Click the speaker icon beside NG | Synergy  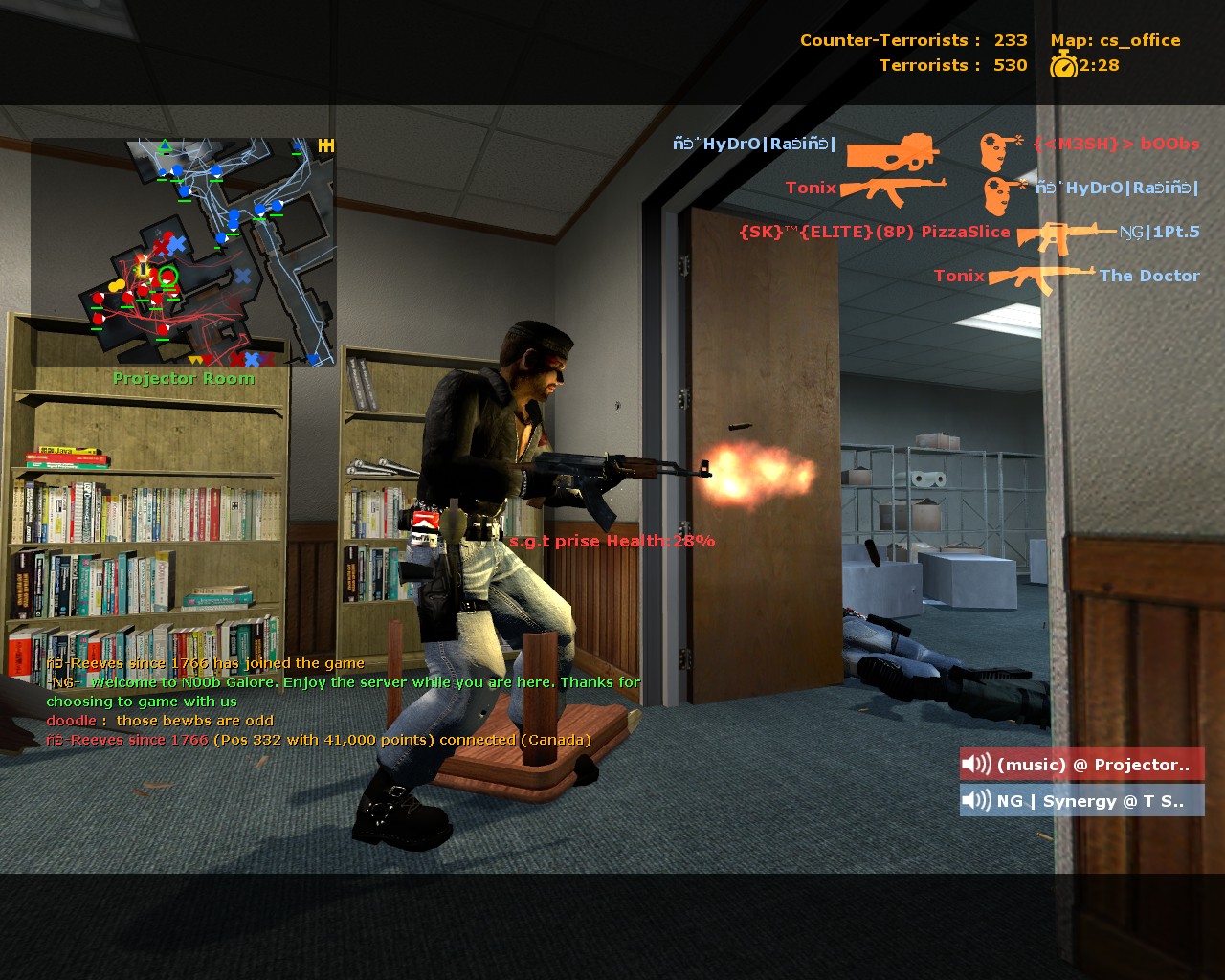click(x=975, y=800)
